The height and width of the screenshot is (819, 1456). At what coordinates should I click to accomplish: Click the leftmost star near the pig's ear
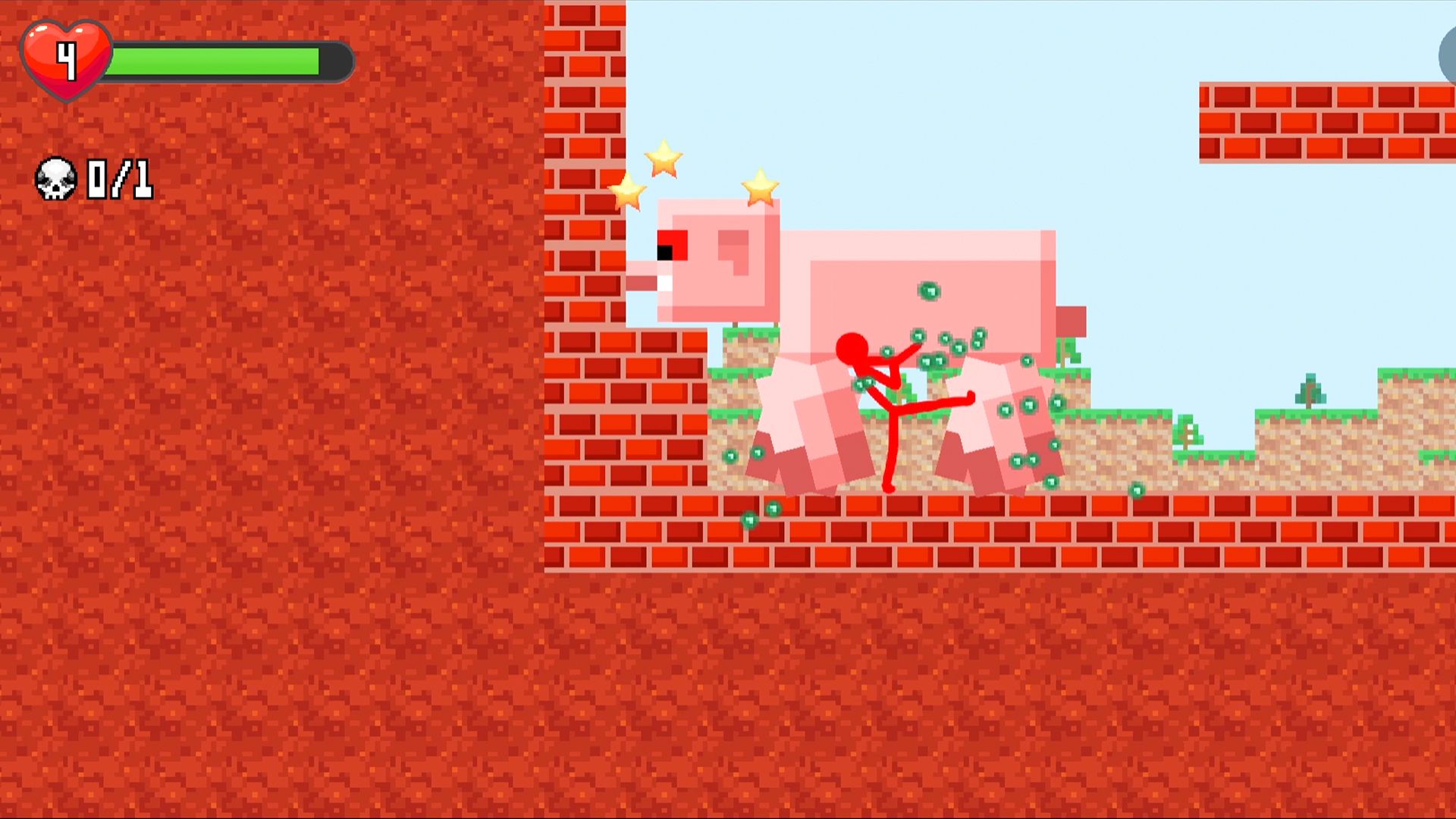627,190
